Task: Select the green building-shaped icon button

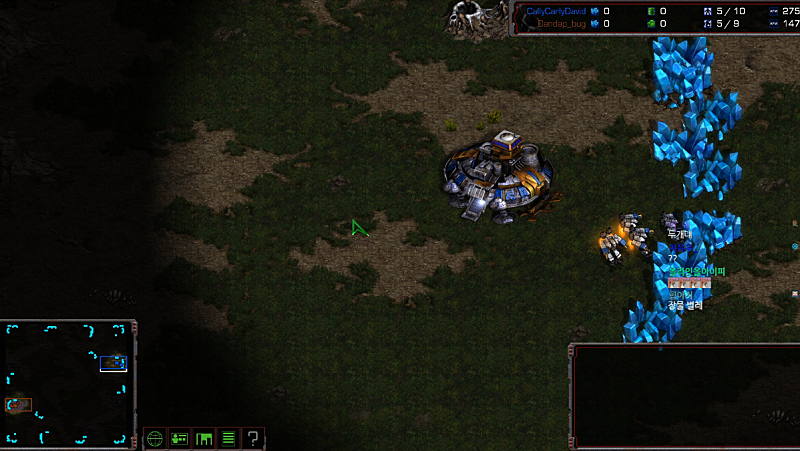Action: [205, 438]
